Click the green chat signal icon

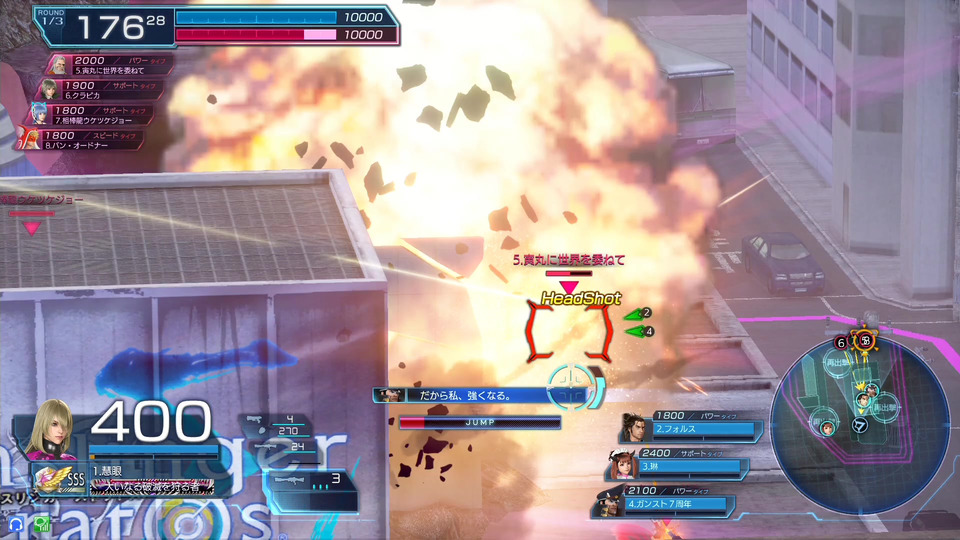[42, 523]
